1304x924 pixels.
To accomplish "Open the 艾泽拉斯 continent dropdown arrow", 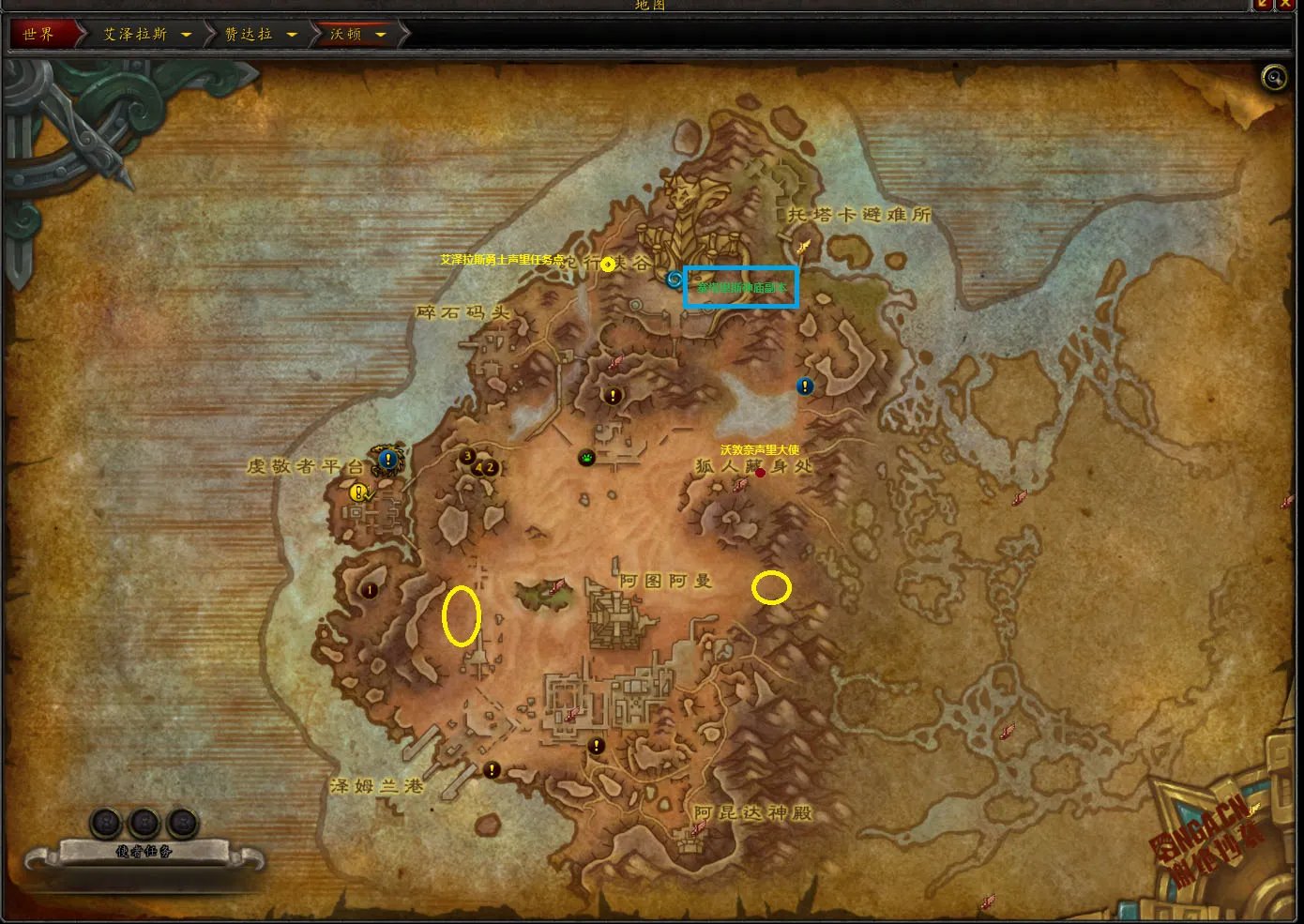I will [188, 32].
